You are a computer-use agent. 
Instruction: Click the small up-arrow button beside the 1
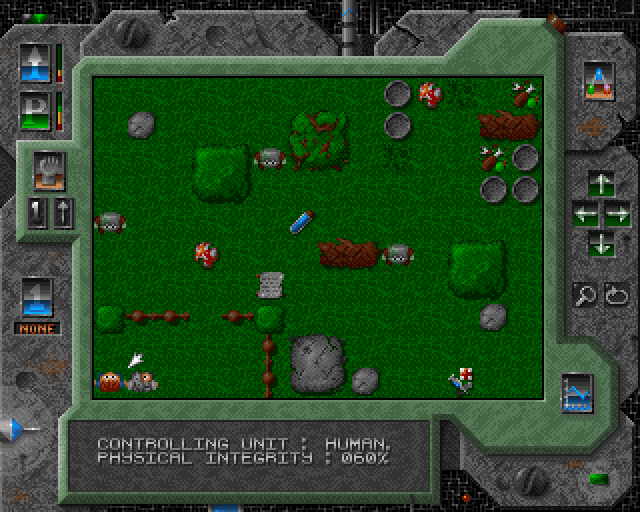point(60,213)
